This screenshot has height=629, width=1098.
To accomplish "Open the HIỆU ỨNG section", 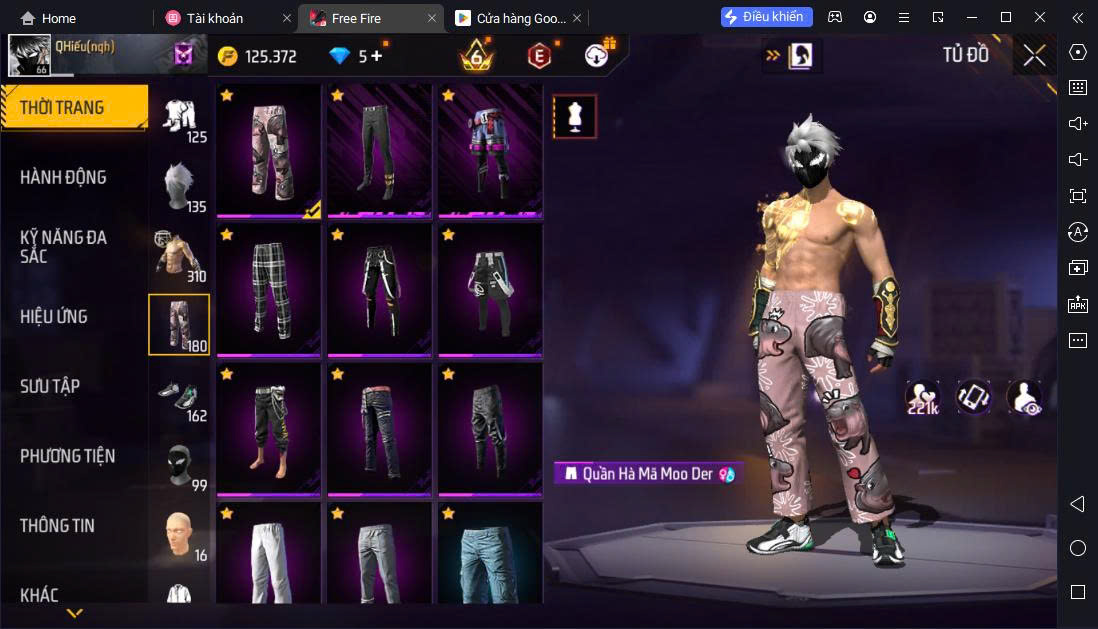I will point(54,317).
